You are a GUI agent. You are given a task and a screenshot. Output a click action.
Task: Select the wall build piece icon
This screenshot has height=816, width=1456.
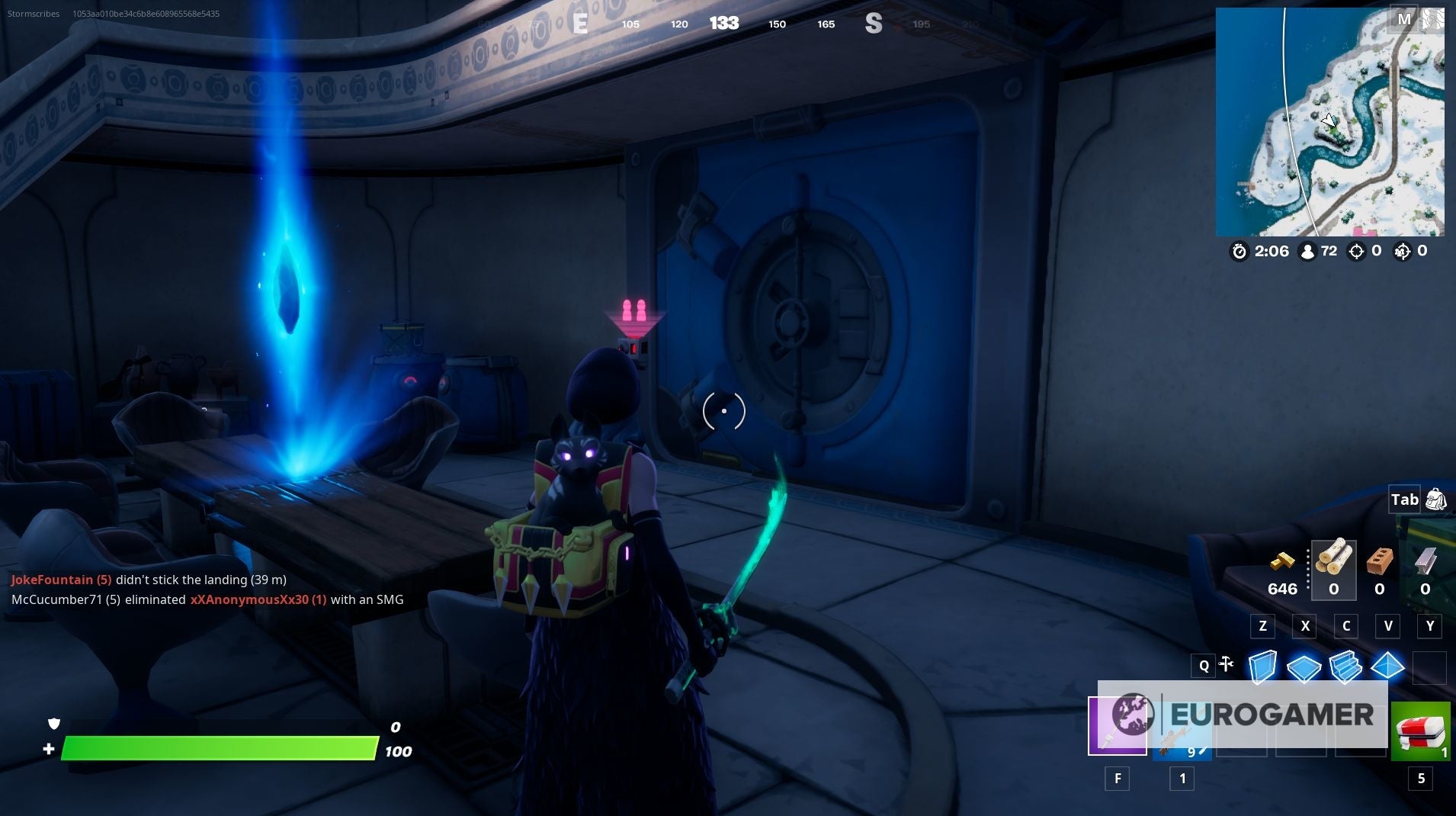click(1262, 667)
